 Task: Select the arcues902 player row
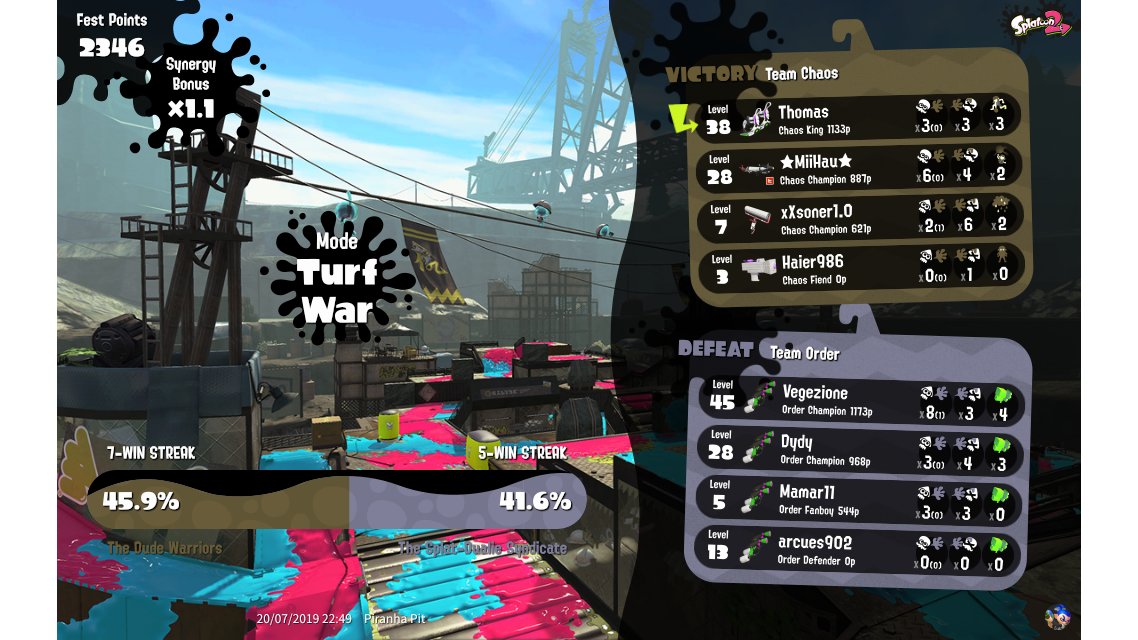860,549
